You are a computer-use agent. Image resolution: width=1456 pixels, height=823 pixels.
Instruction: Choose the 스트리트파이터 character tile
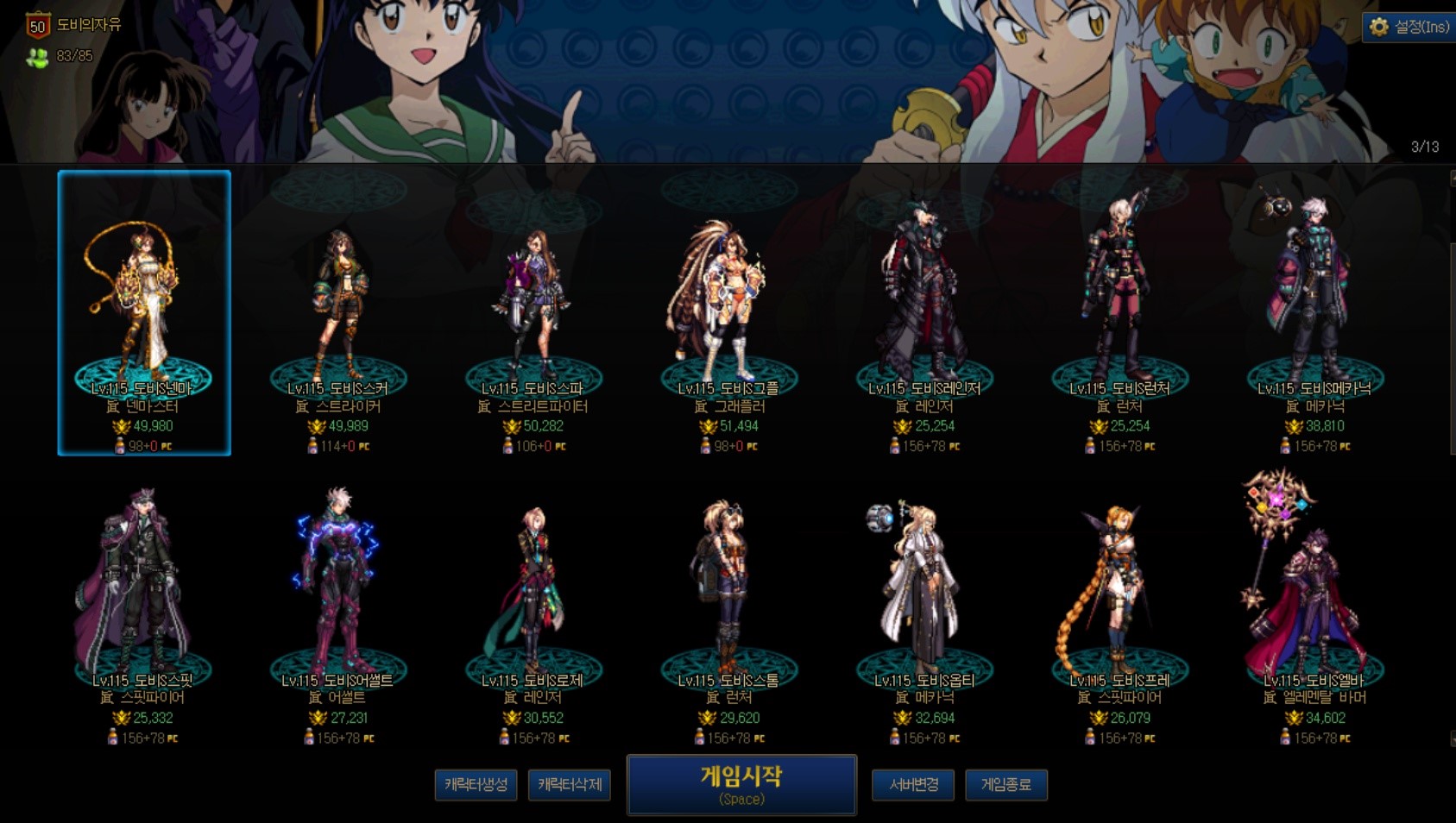coord(533,312)
